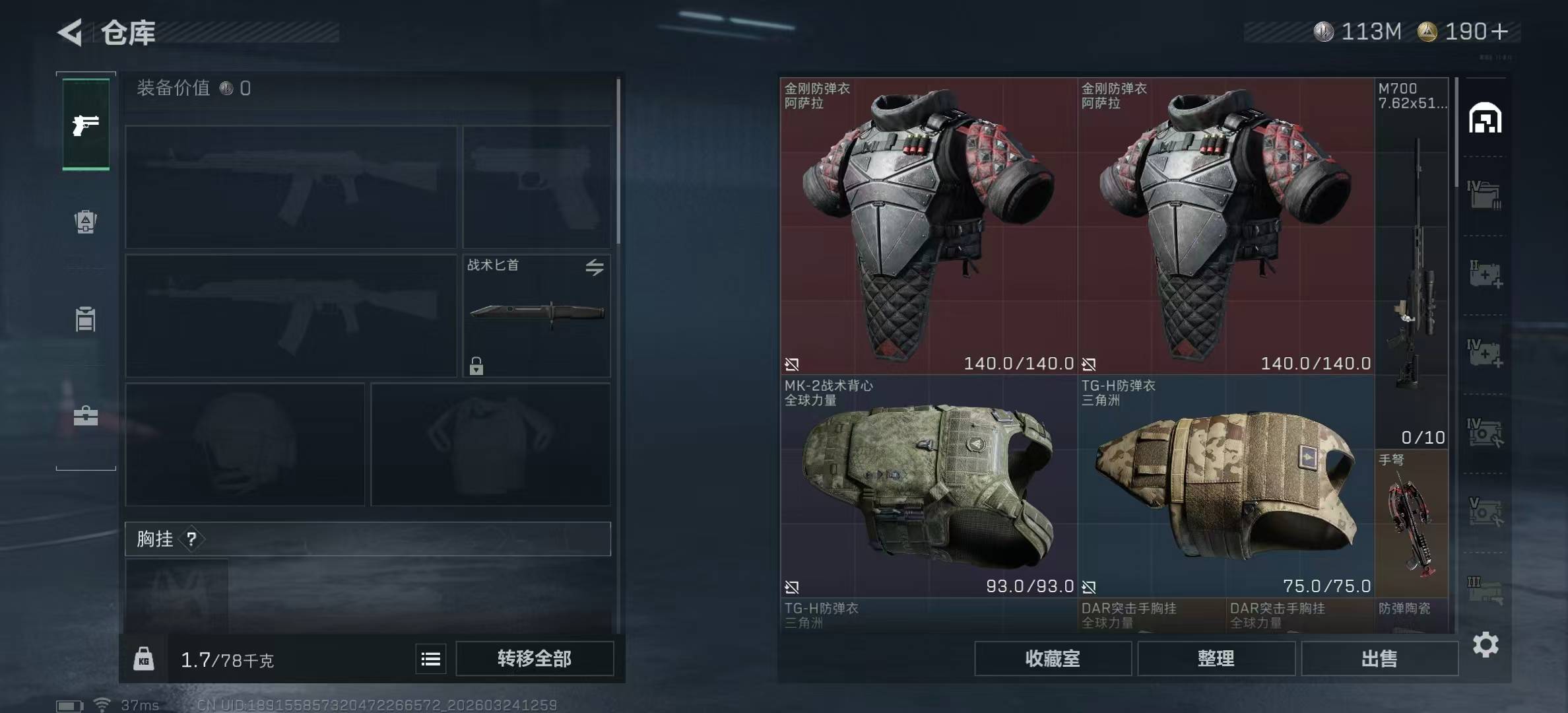This screenshot has width=1568, height=713.
Task: Select the MK-2战术背心 vest
Action: 928,486
